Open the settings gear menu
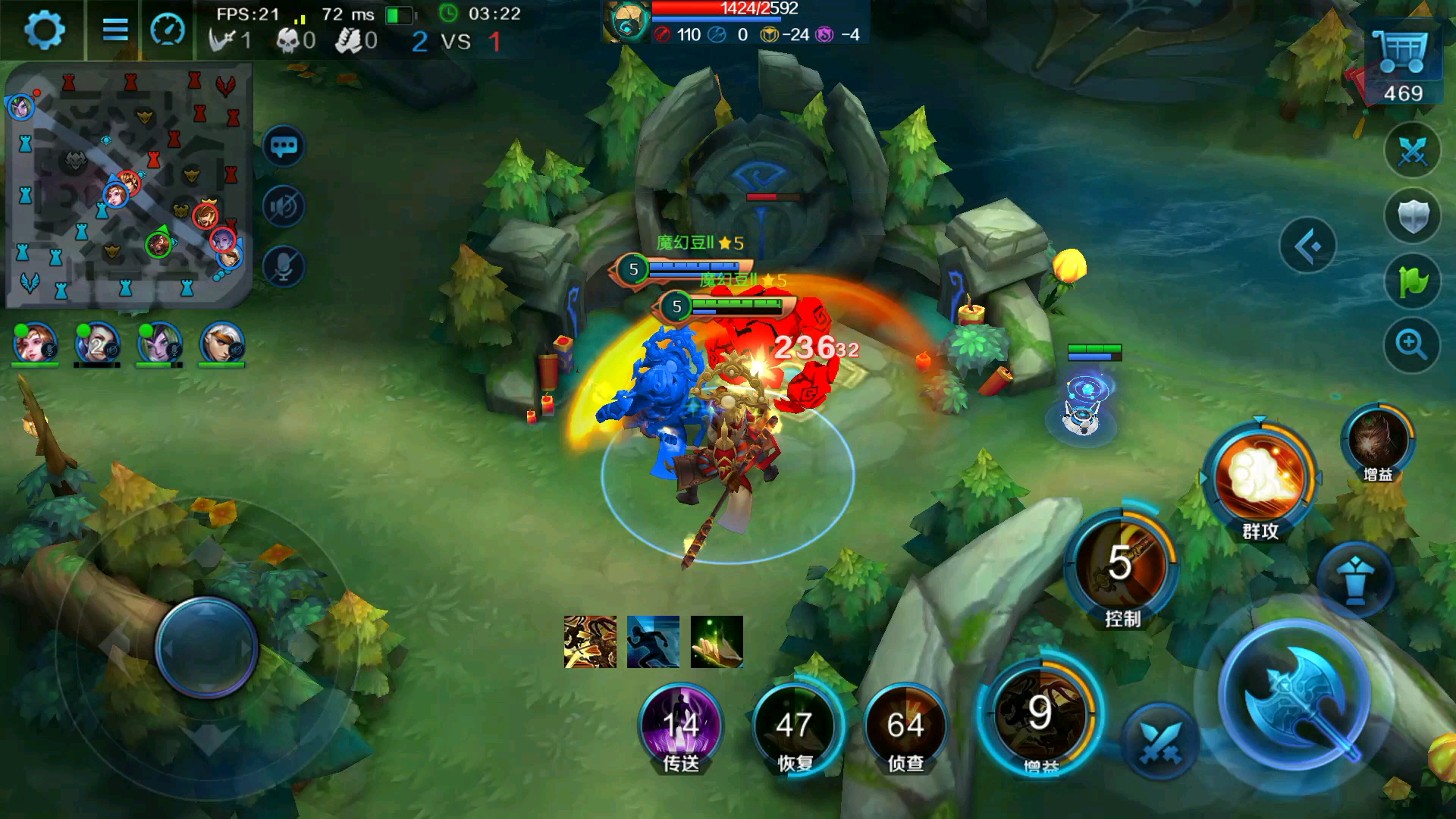Screen dimensions: 1456x819 (x=44, y=30)
